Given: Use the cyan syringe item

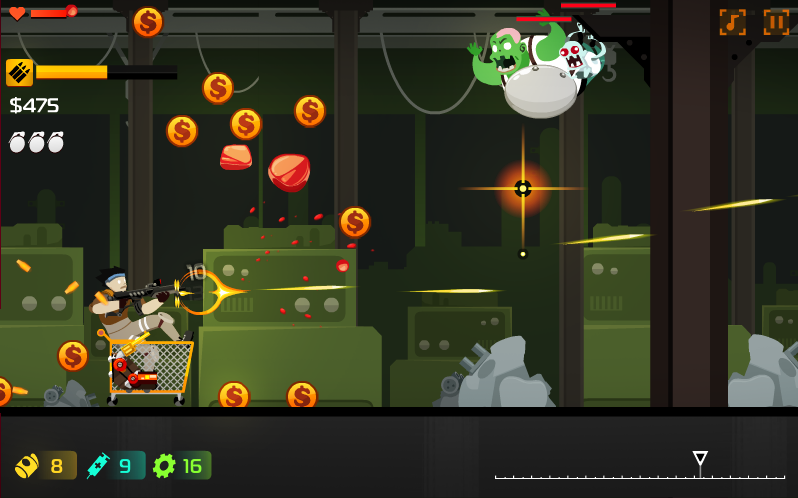Looking at the screenshot, I should (x=113, y=465).
